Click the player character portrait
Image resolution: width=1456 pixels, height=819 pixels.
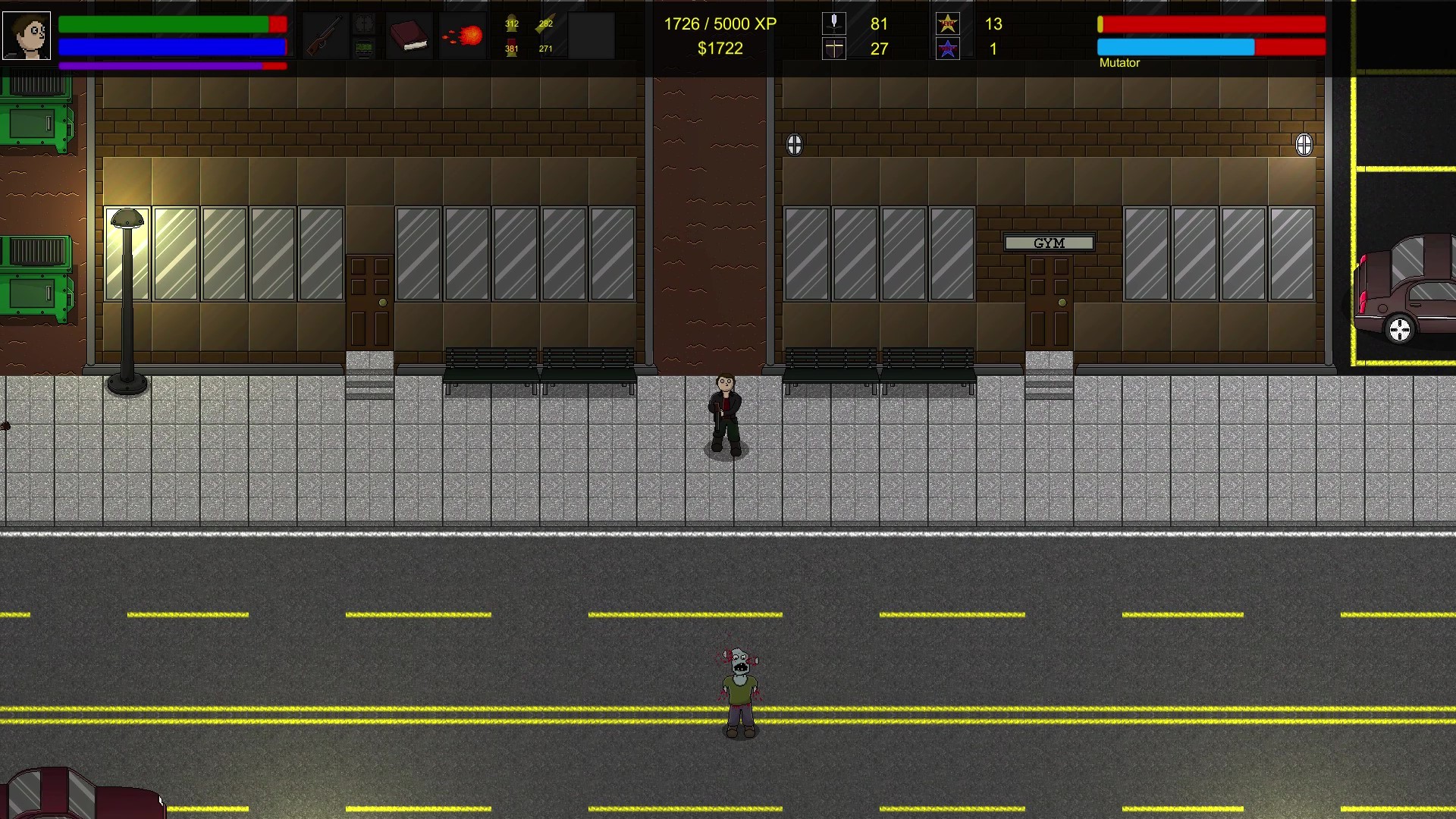(x=27, y=36)
